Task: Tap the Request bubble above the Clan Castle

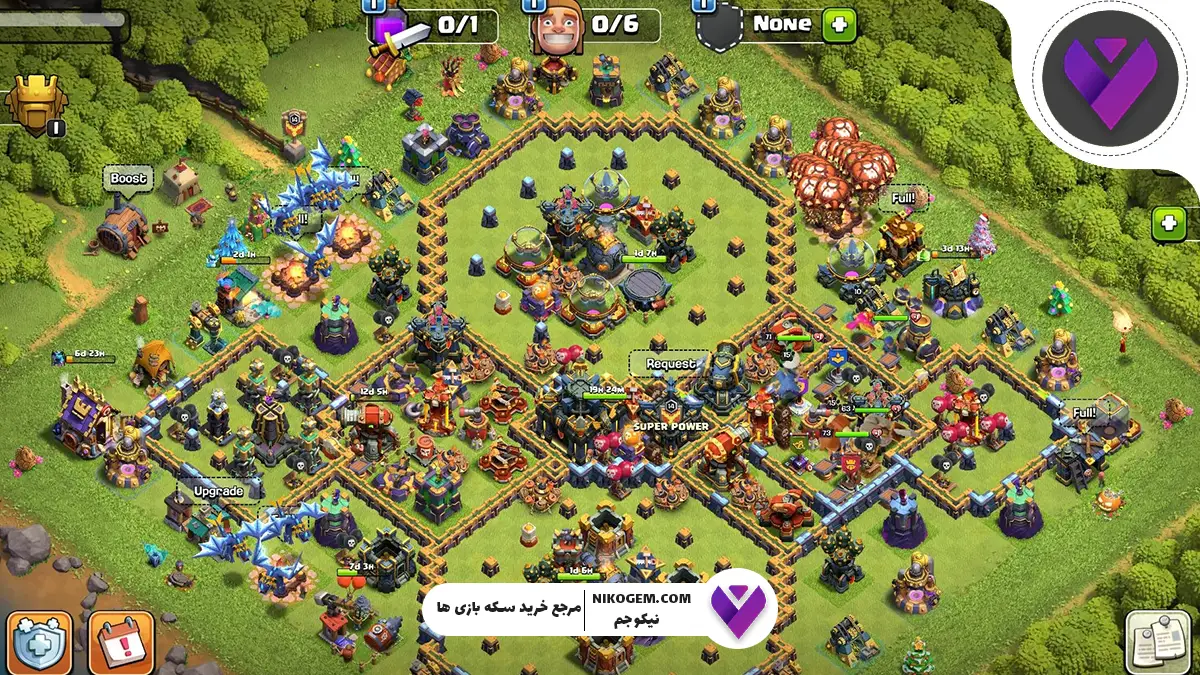Action: [669, 364]
